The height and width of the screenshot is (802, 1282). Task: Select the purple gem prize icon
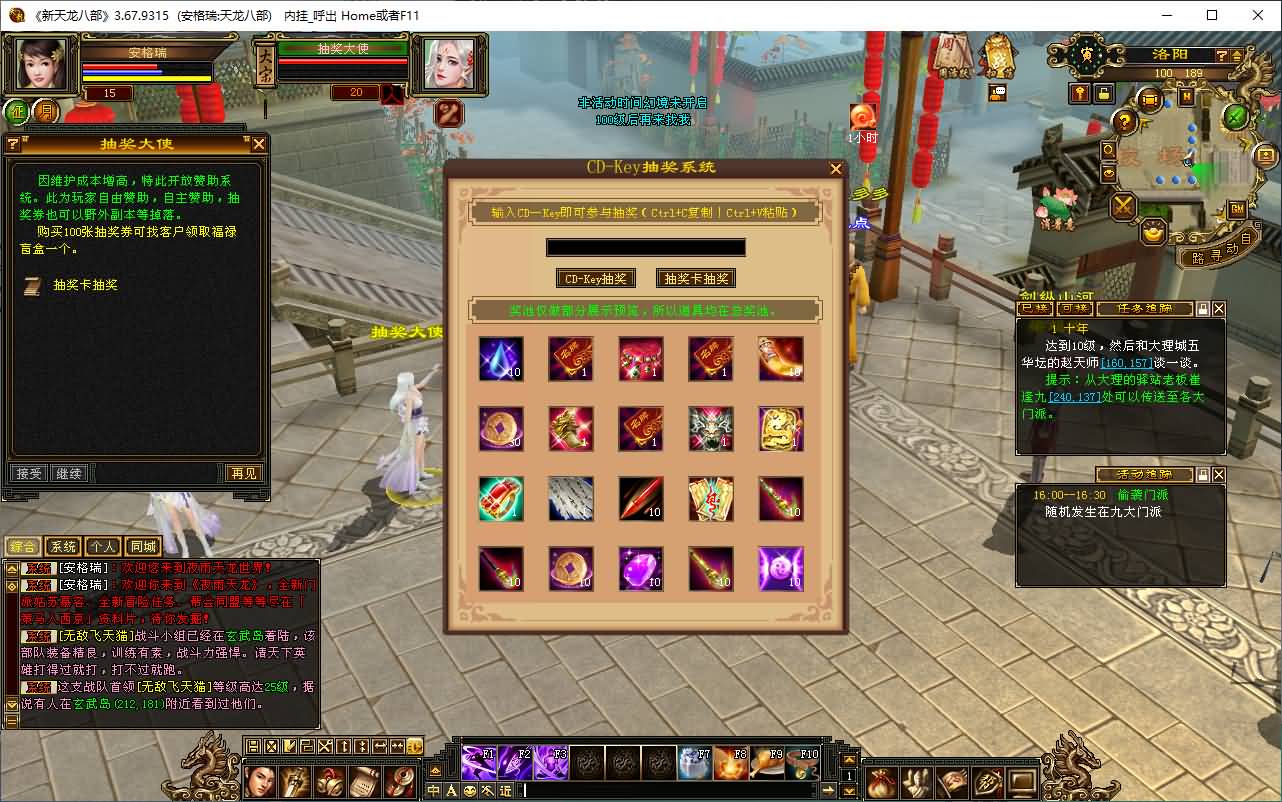[641, 569]
